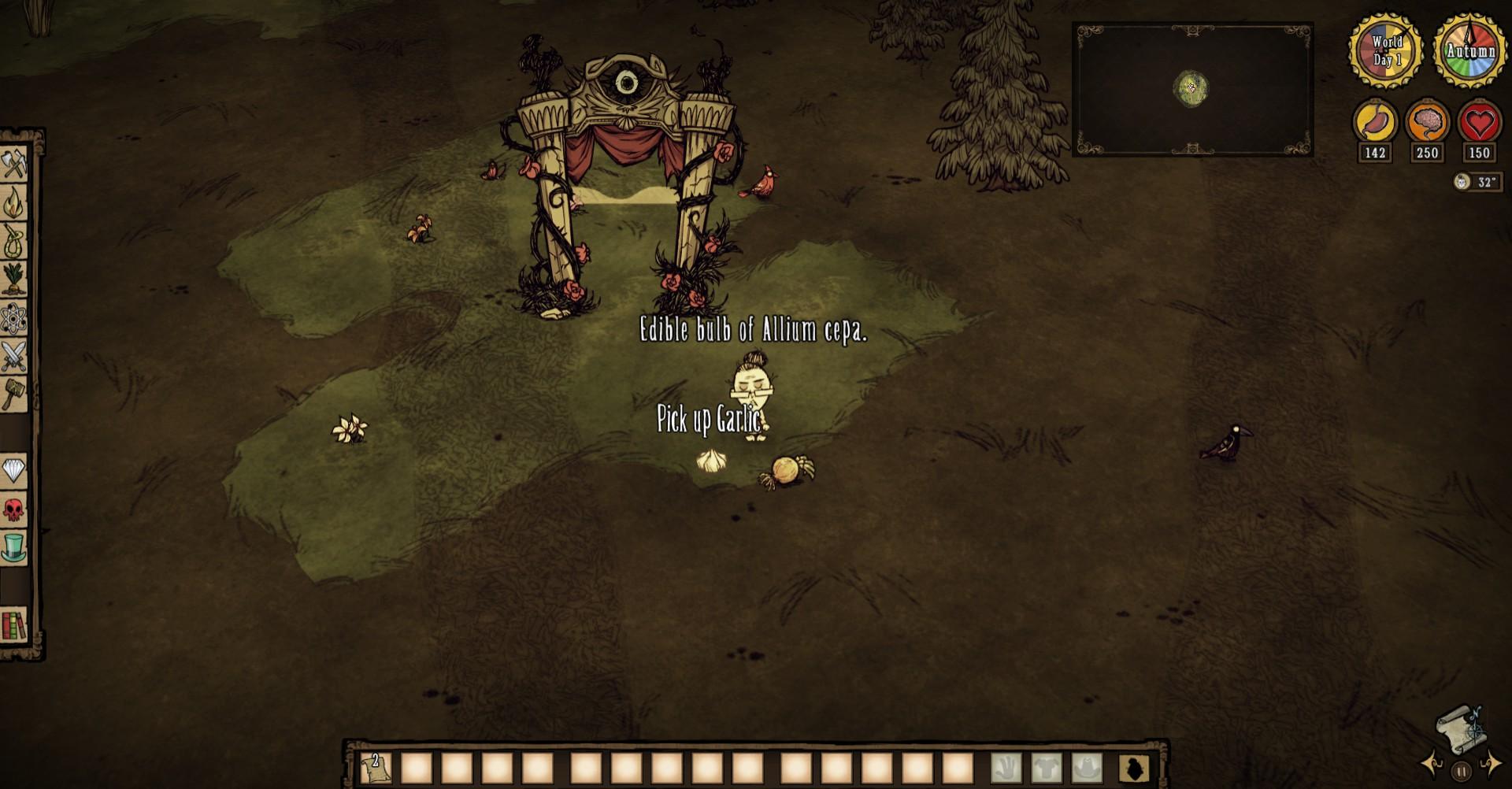Rotate the camera left with the arrow

tap(1432, 762)
